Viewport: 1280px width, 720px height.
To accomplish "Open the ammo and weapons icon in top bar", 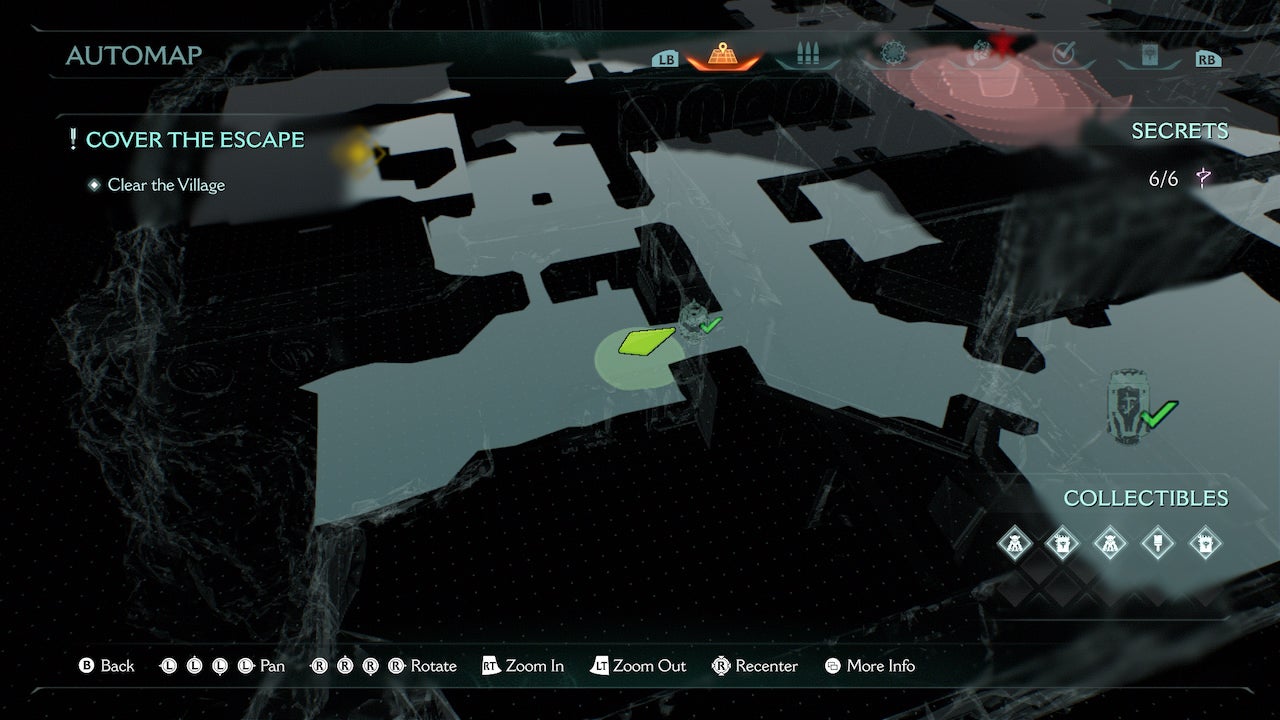I will click(x=808, y=52).
